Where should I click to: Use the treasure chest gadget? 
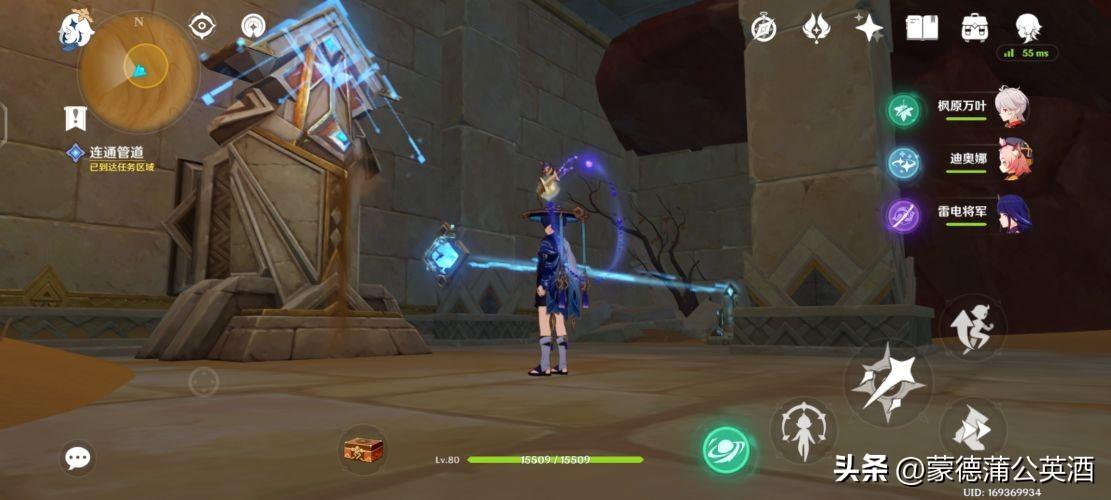[x=362, y=449]
